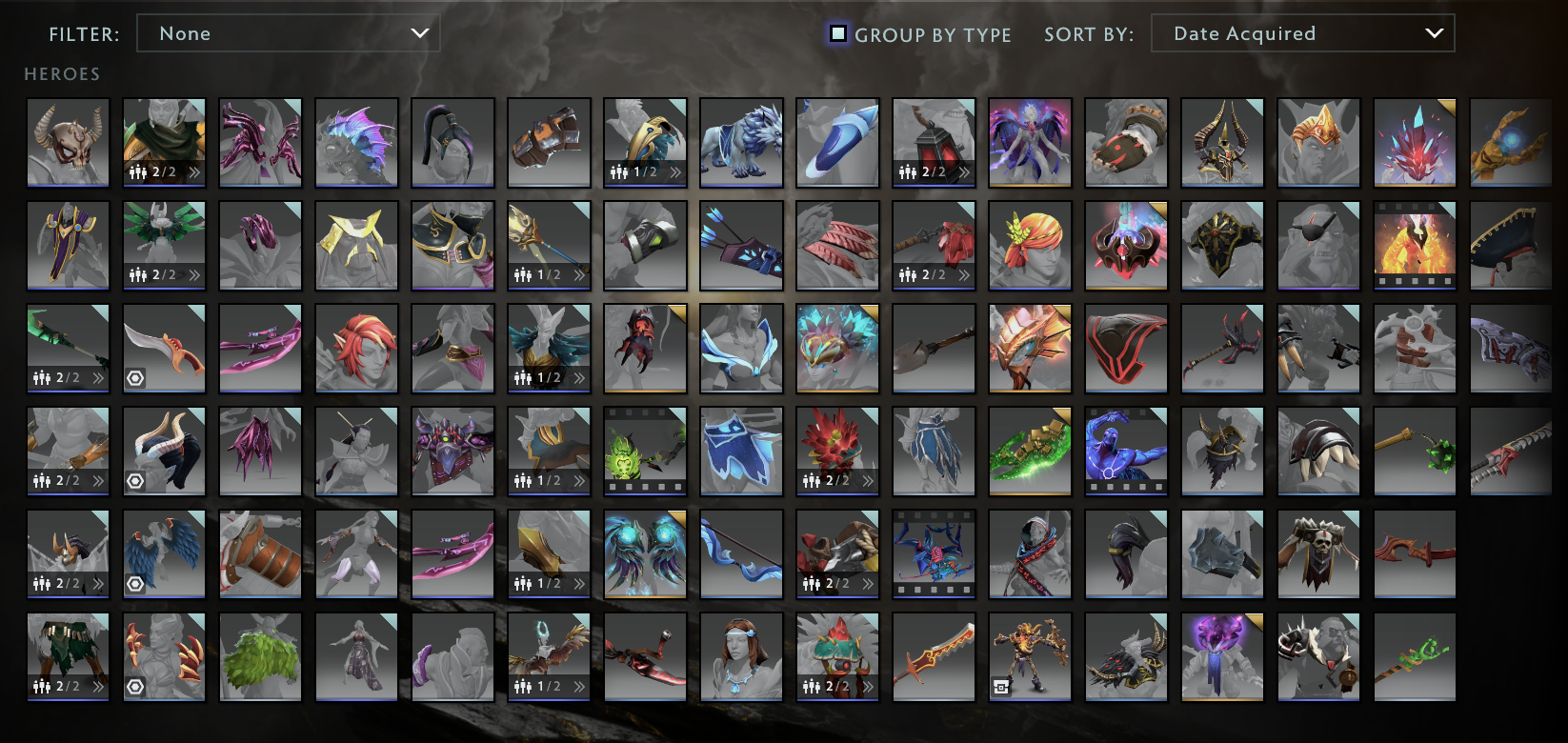1568x743 pixels.
Task: Open the FILTER dropdown showing None
Action: click(288, 33)
